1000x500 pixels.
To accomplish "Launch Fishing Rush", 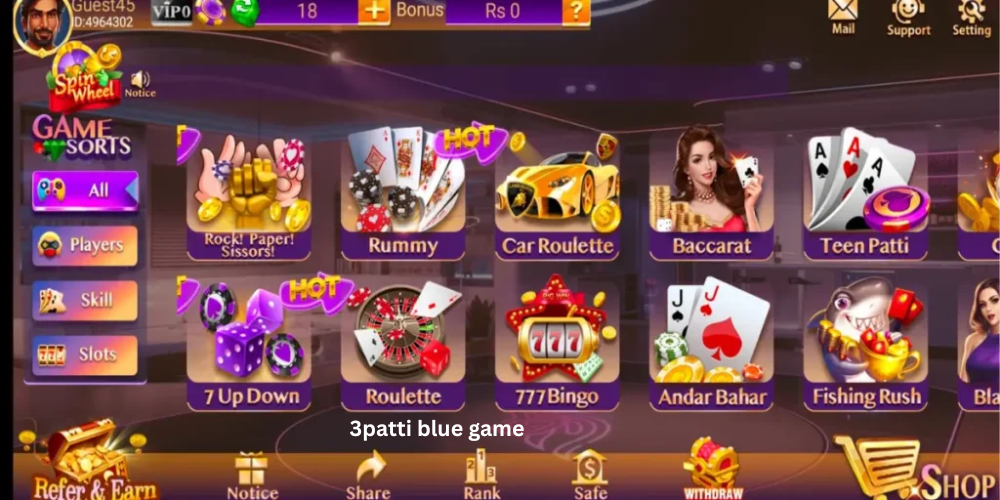I will pyautogui.click(x=865, y=345).
